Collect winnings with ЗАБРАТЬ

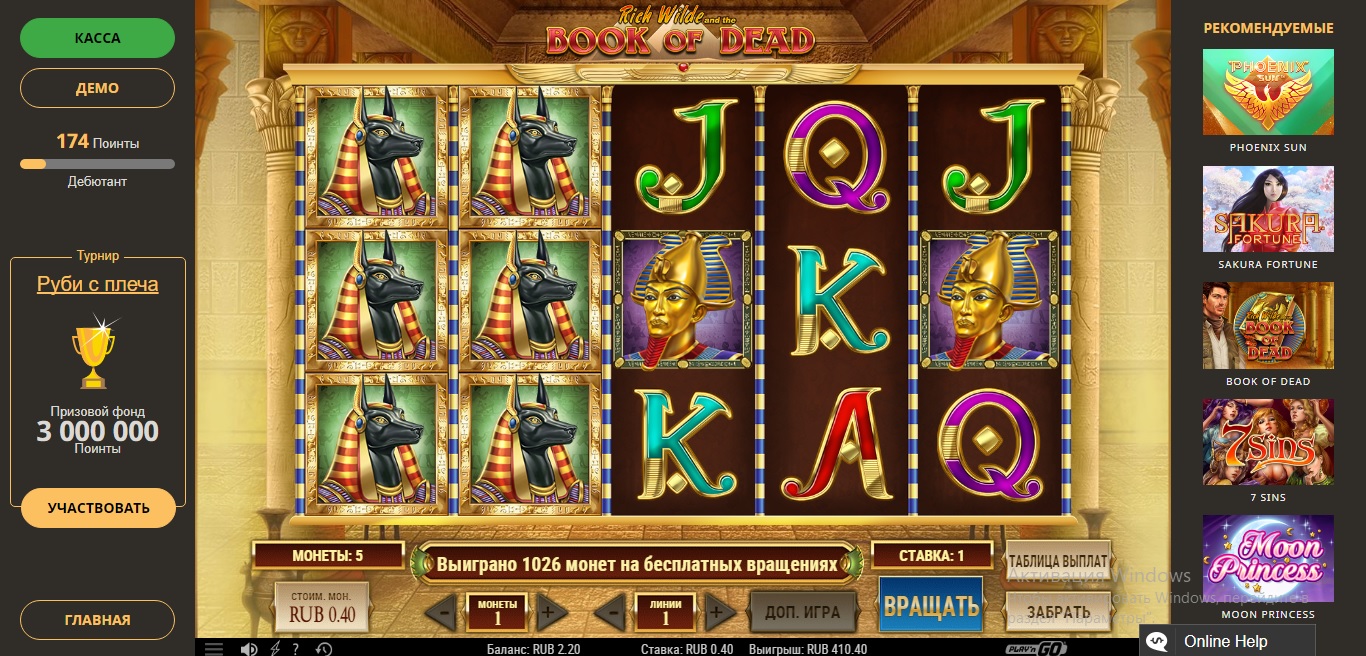coord(1057,611)
